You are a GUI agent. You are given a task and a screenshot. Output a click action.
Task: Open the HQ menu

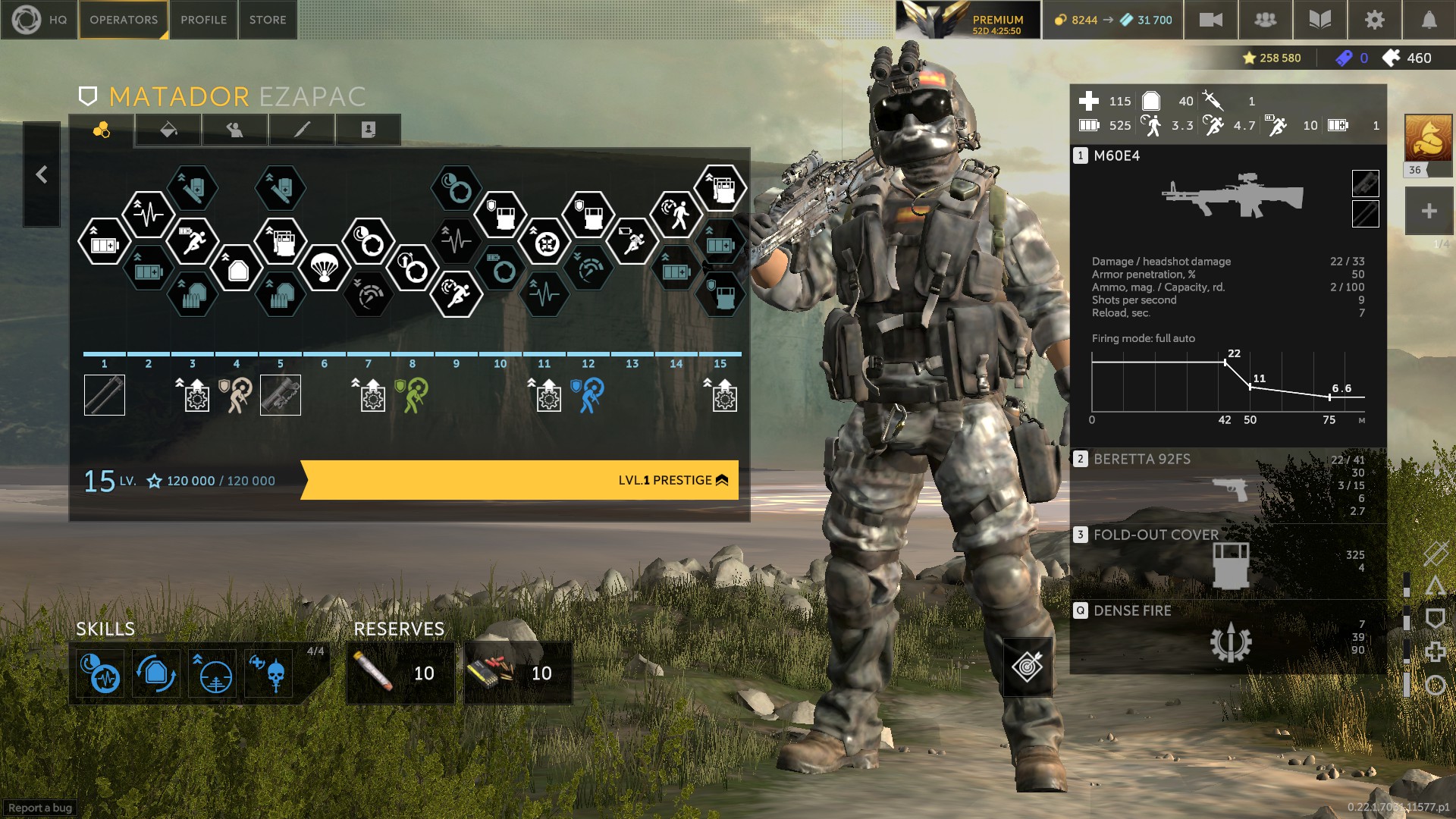39,20
